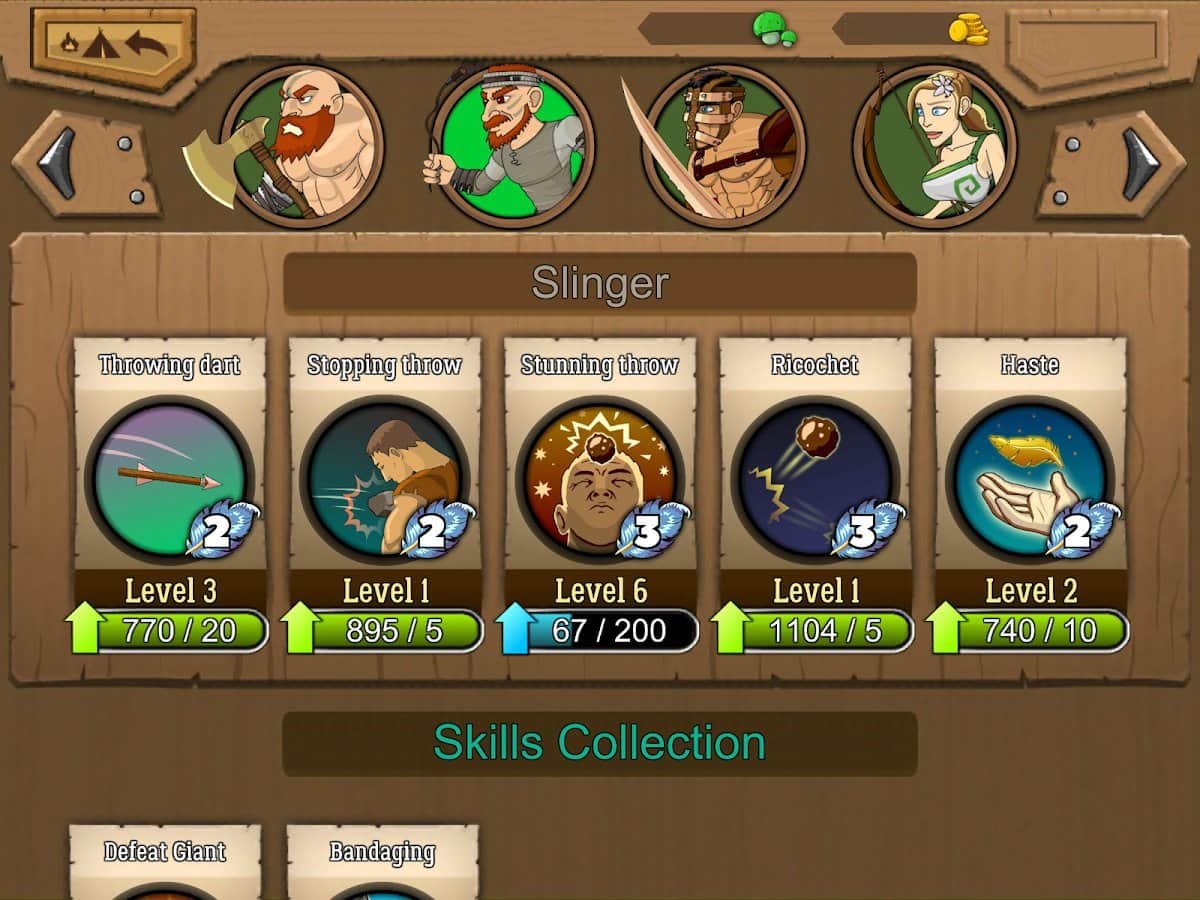1200x900 pixels.
Task: Pick the female archer portrait
Action: (935, 146)
